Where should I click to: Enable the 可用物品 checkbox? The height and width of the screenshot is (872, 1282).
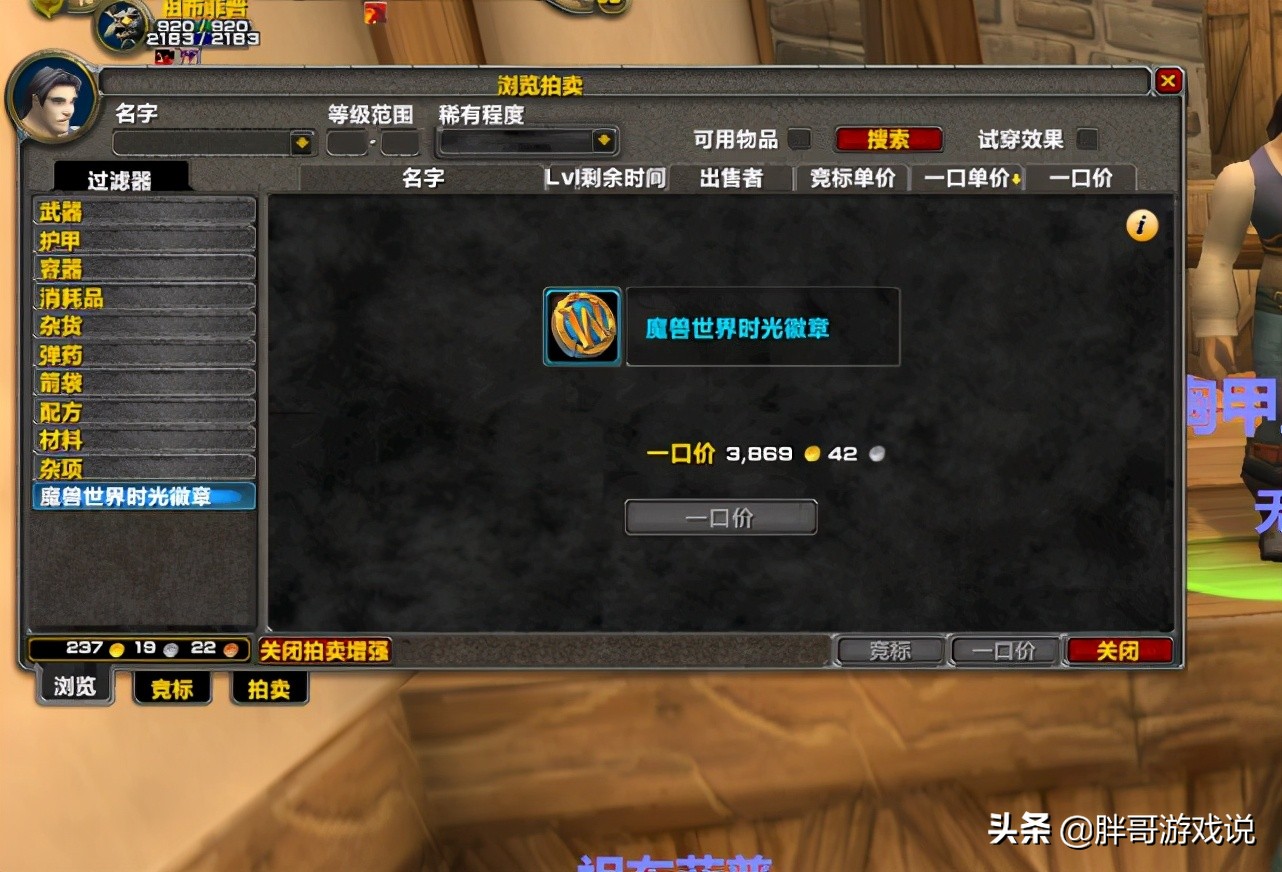pyautogui.click(x=800, y=139)
